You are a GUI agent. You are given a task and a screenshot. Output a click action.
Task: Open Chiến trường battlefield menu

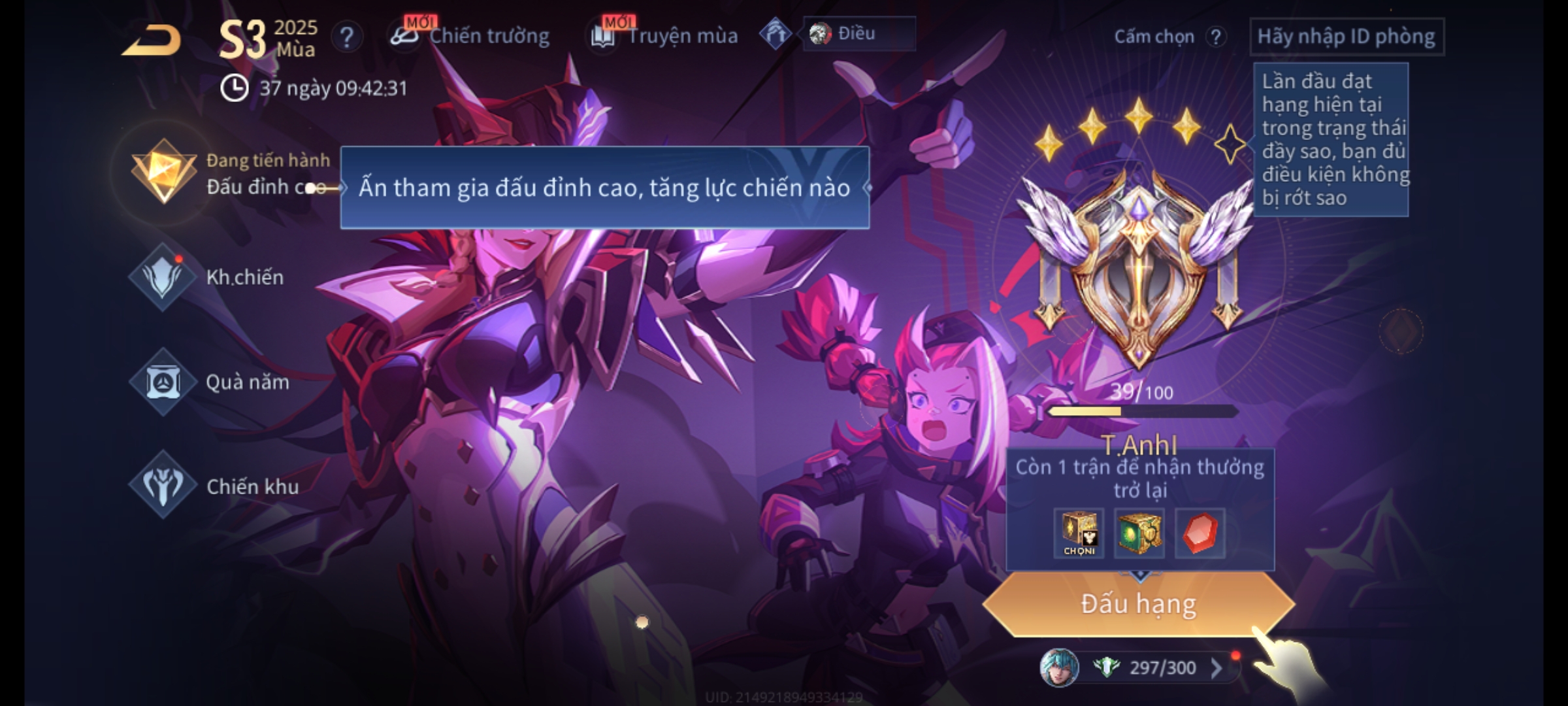(470, 36)
